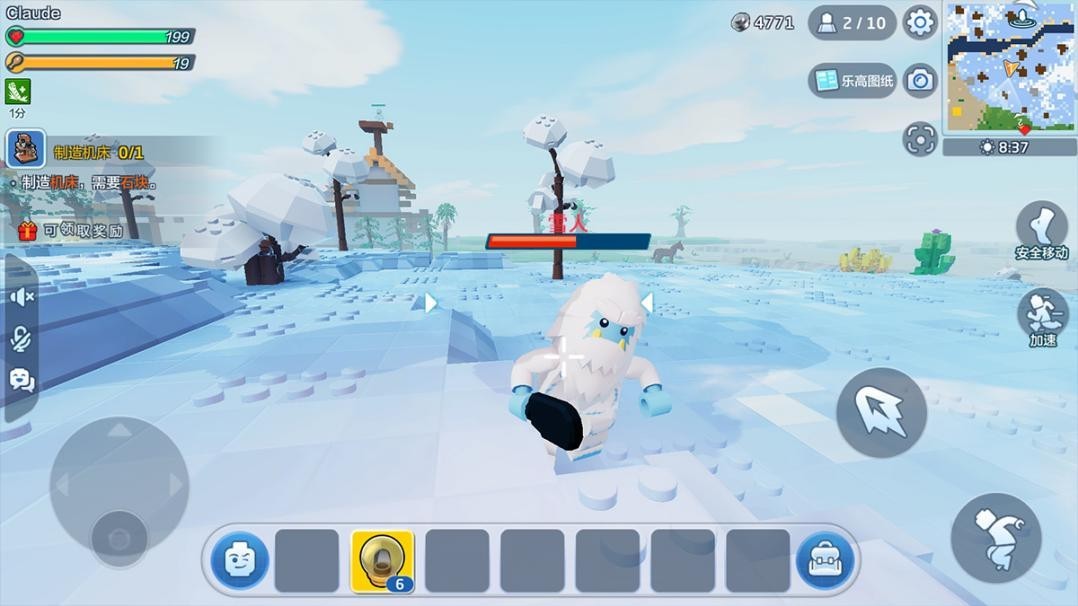Open the minimap
Screen dimensions: 1078x606
click(1009, 68)
